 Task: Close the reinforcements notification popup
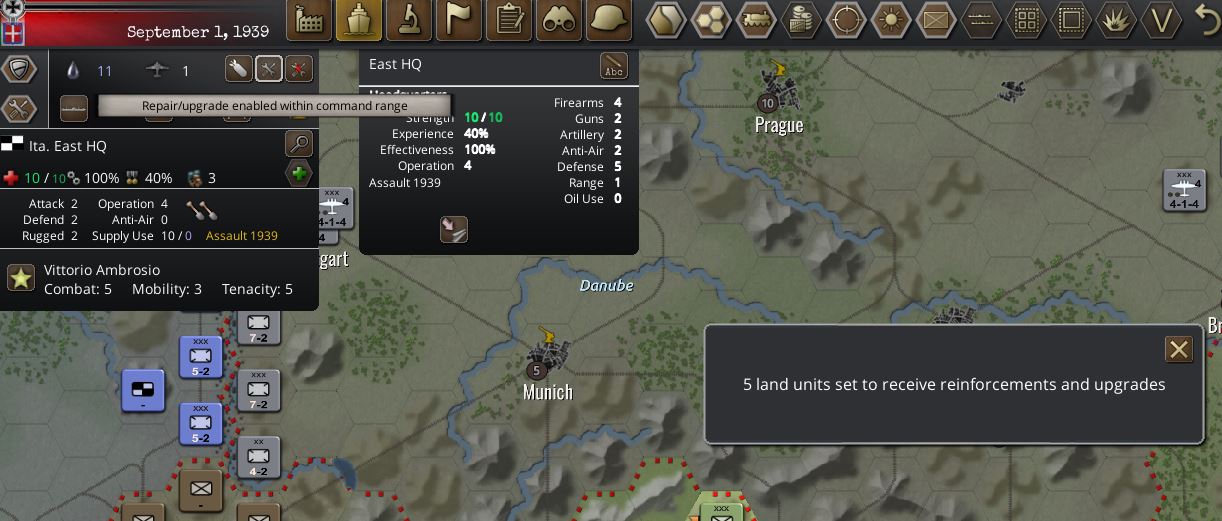[x=1179, y=349]
